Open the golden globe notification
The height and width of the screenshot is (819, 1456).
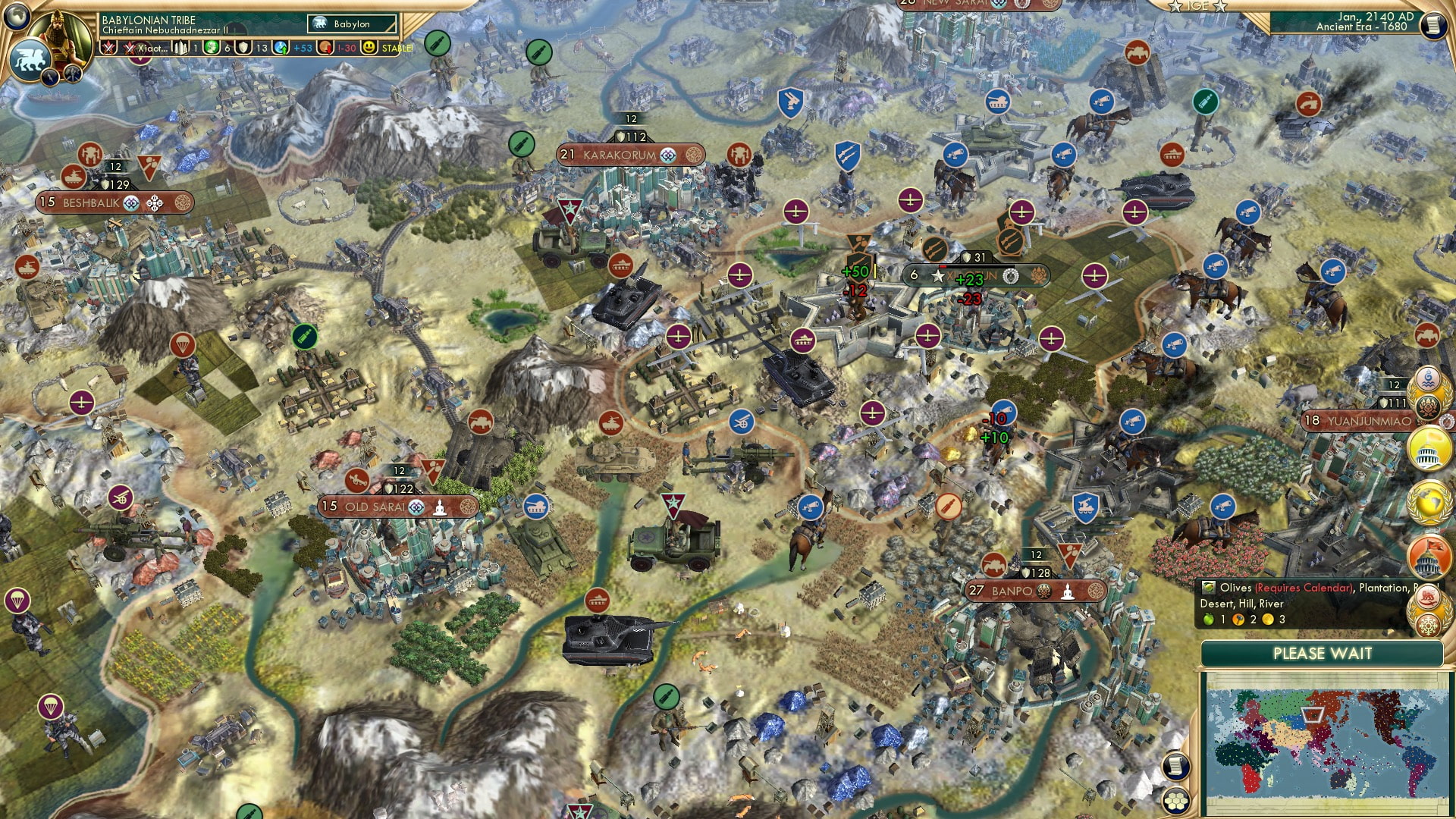coord(1429,503)
